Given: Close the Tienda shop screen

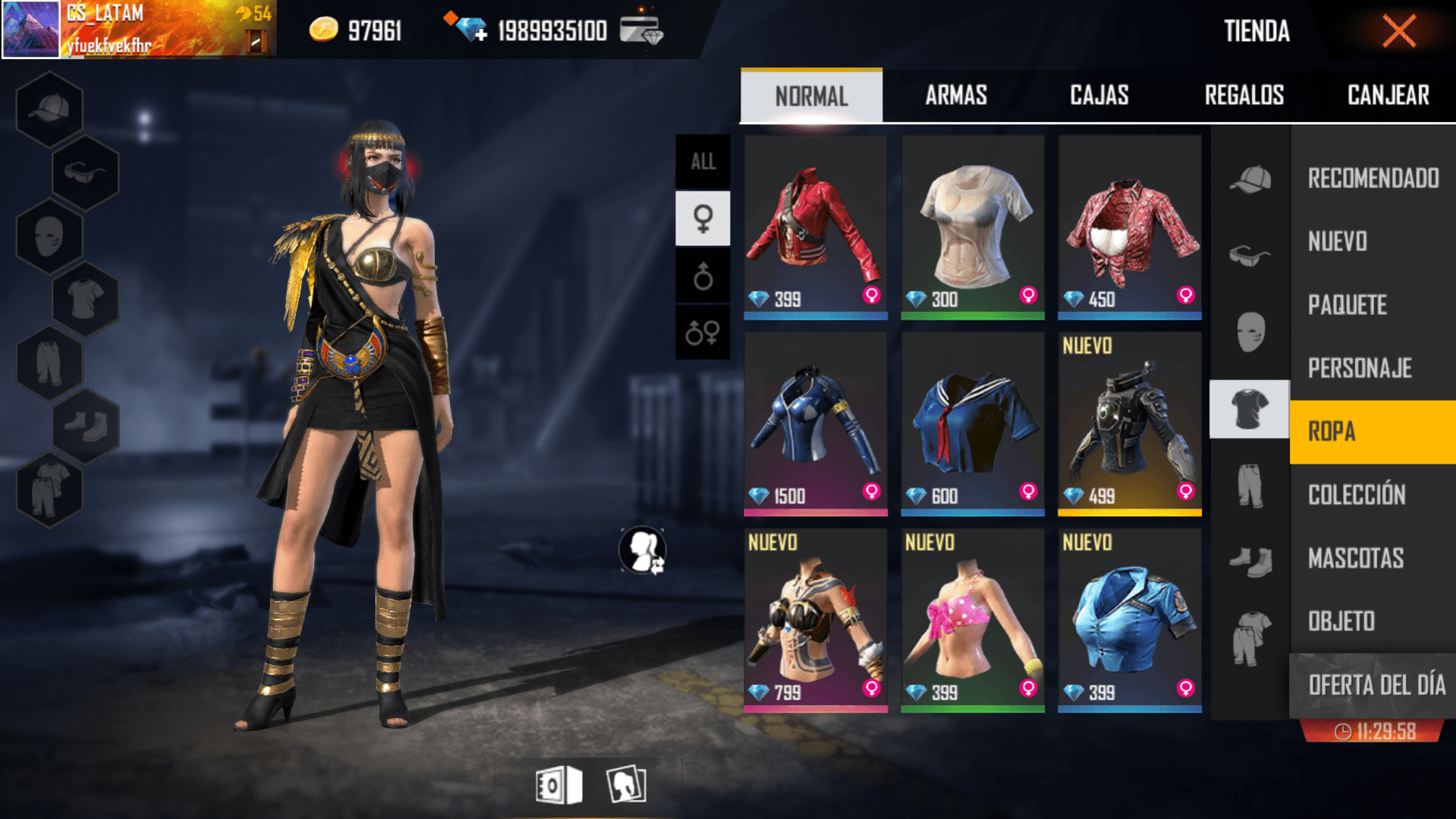Looking at the screenshot, I should tap(1398, 32).
